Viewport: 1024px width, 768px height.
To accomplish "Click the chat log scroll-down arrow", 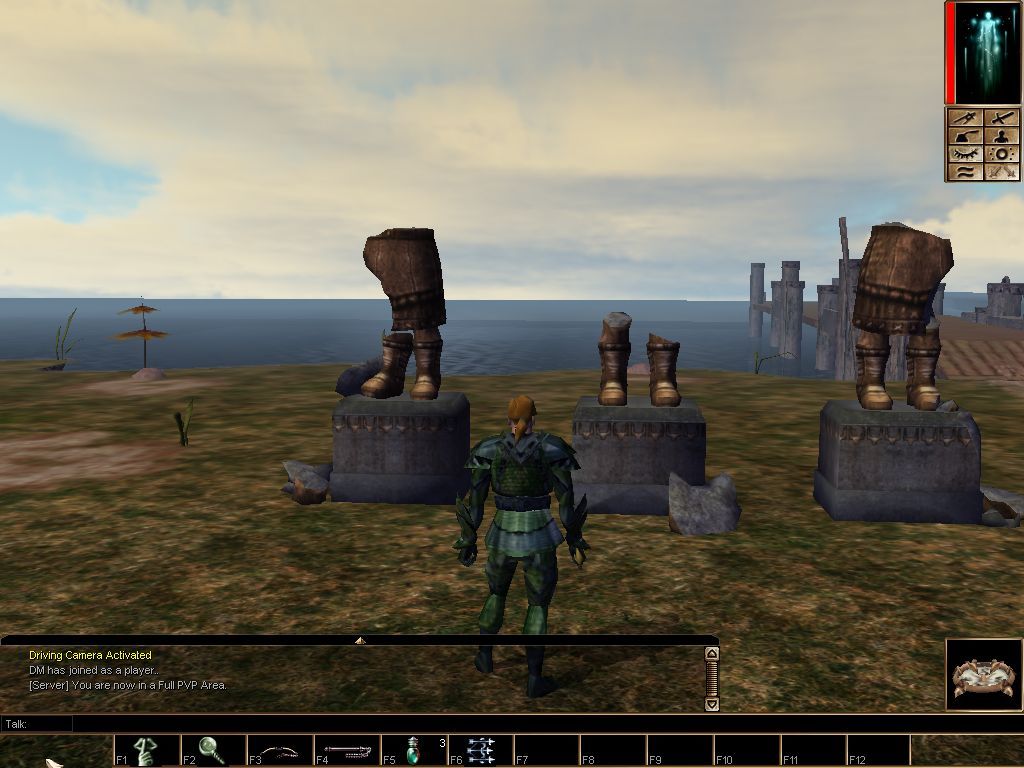I will (x=712, y=704).
